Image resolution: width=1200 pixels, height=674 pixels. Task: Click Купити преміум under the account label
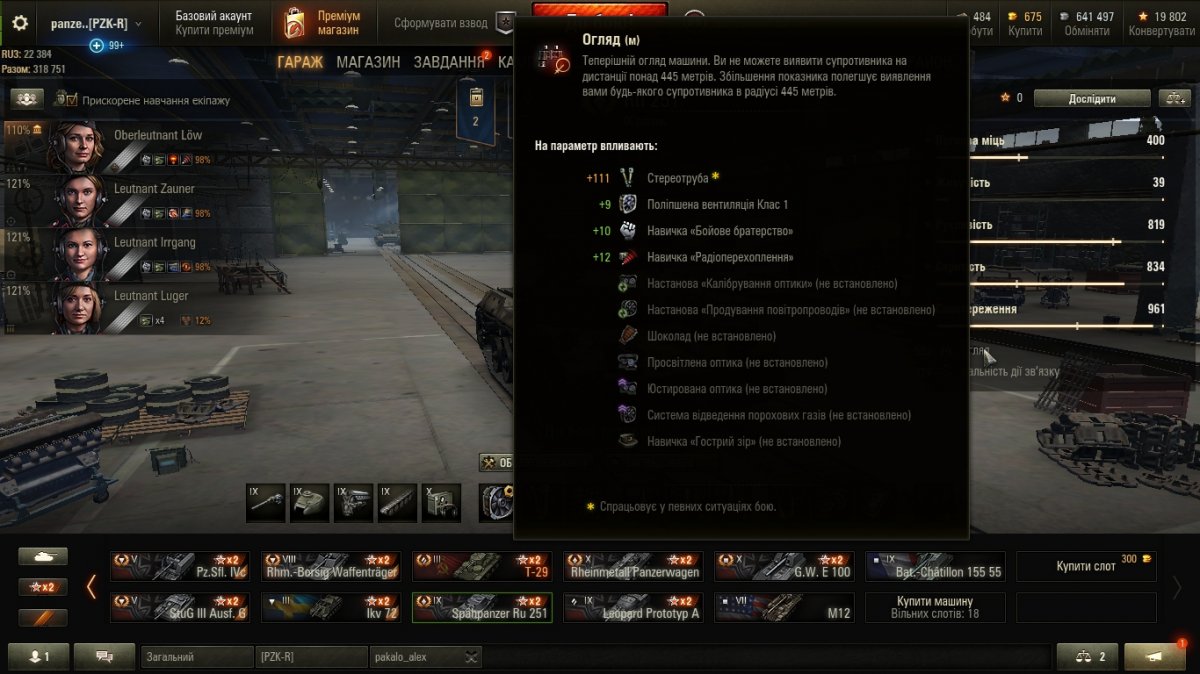click(x=214, y=31)
